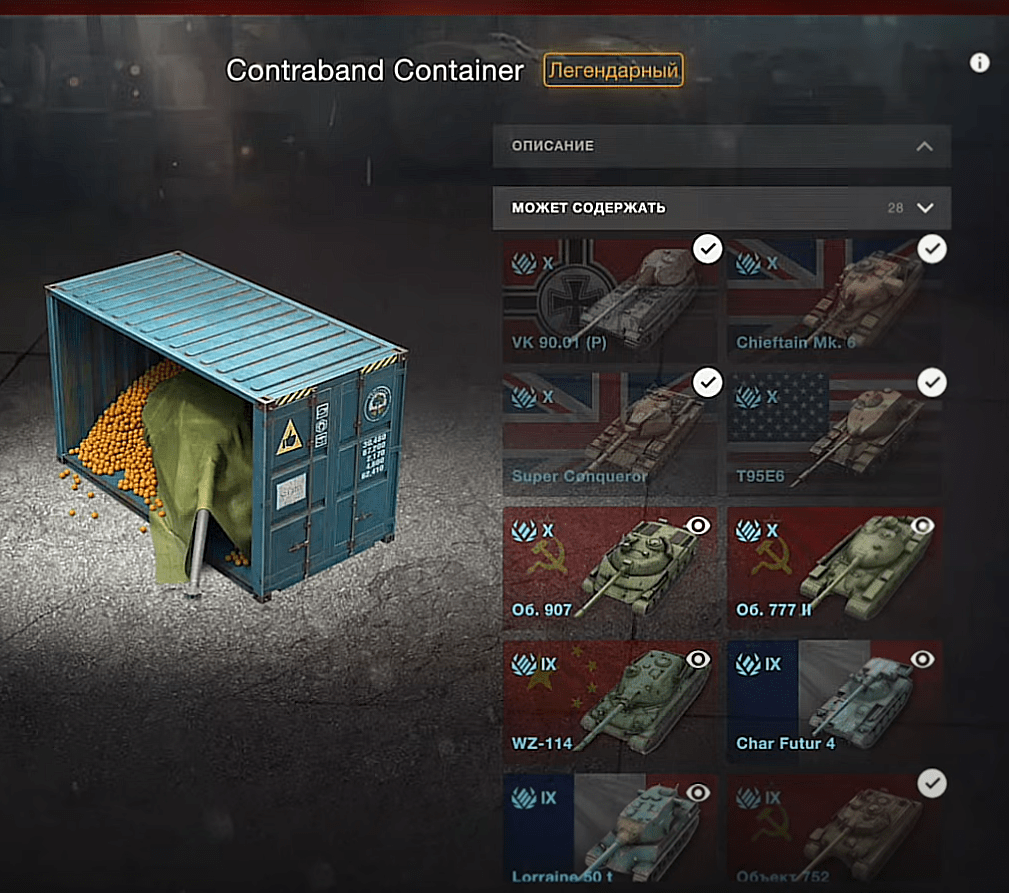The image size is (1009, 893).
Task: Preview Об. 777 II via eye icon
Action: click(x=923, y=525)
